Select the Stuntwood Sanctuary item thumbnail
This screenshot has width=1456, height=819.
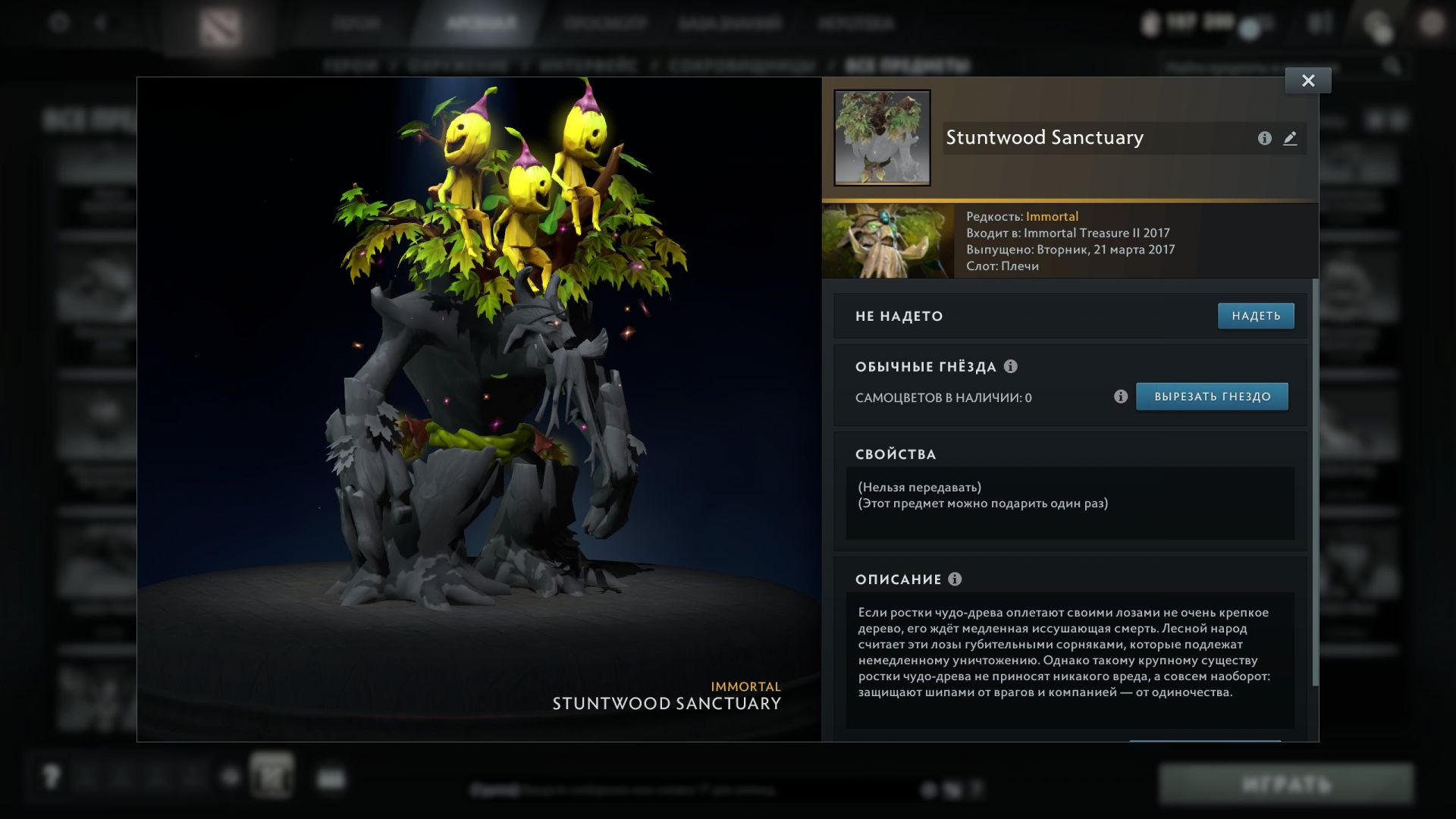click(x=882, y=138)
